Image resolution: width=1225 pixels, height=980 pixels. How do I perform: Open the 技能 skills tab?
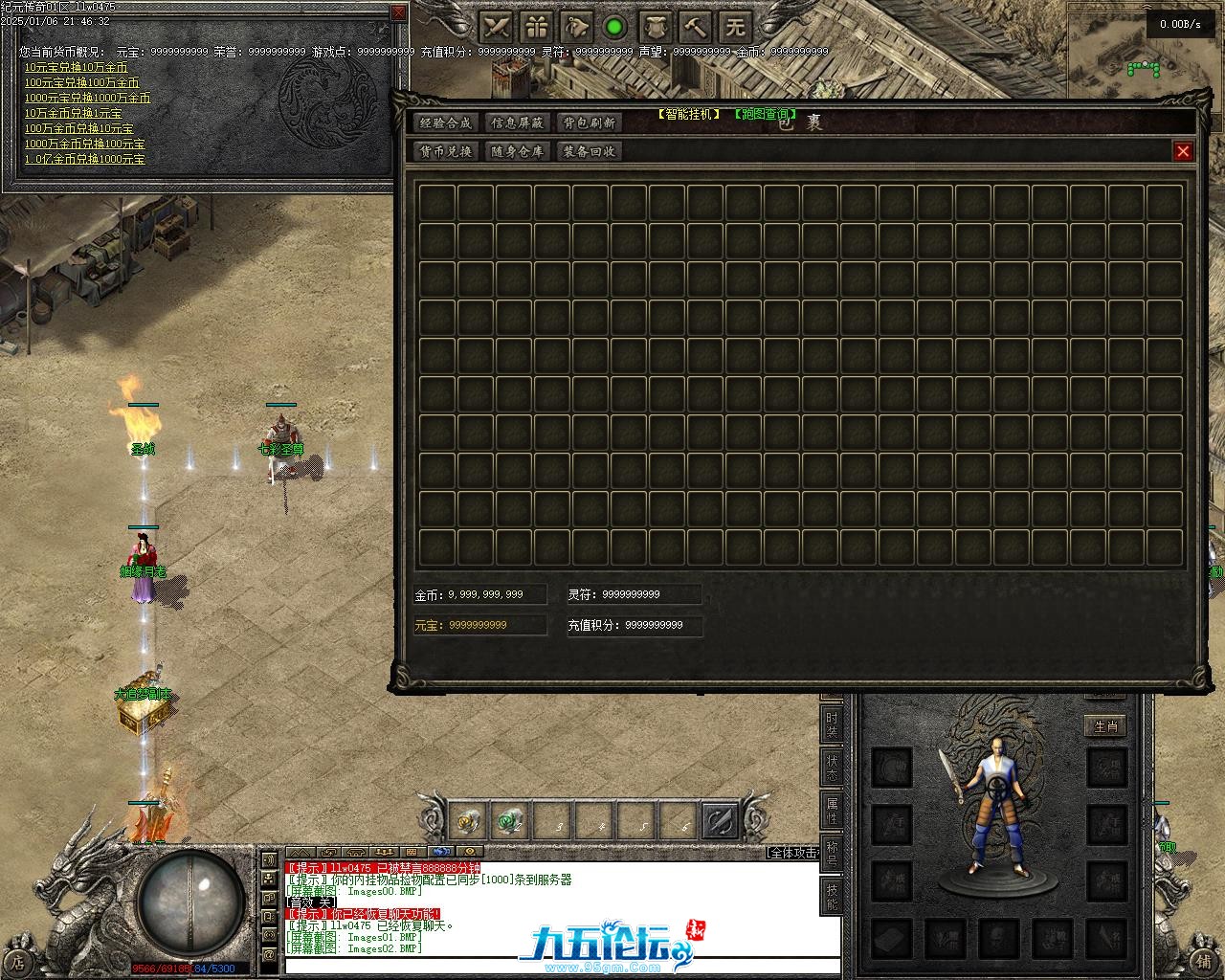click(832, 895)
